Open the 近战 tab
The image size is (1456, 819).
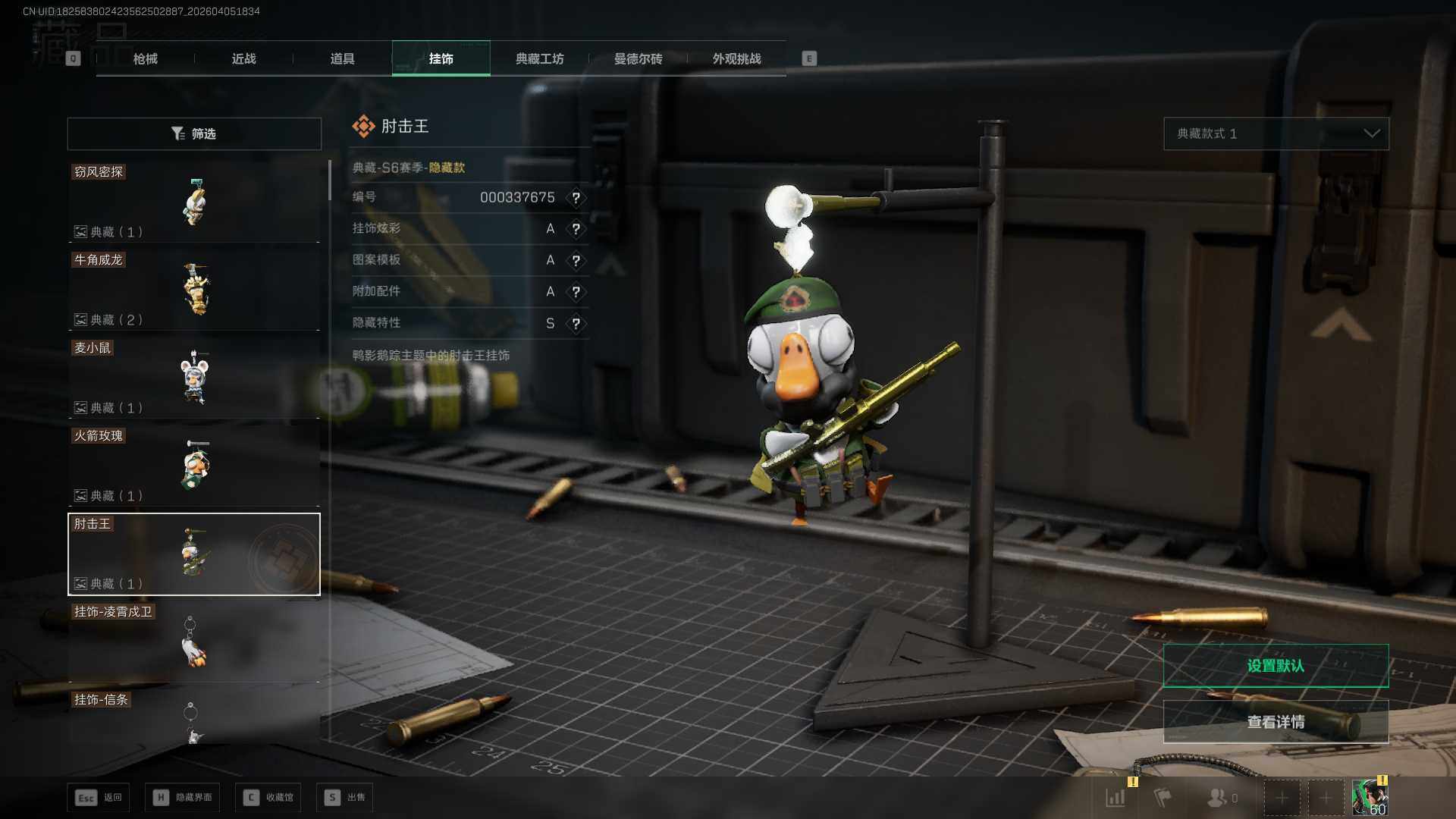(243, 58)
